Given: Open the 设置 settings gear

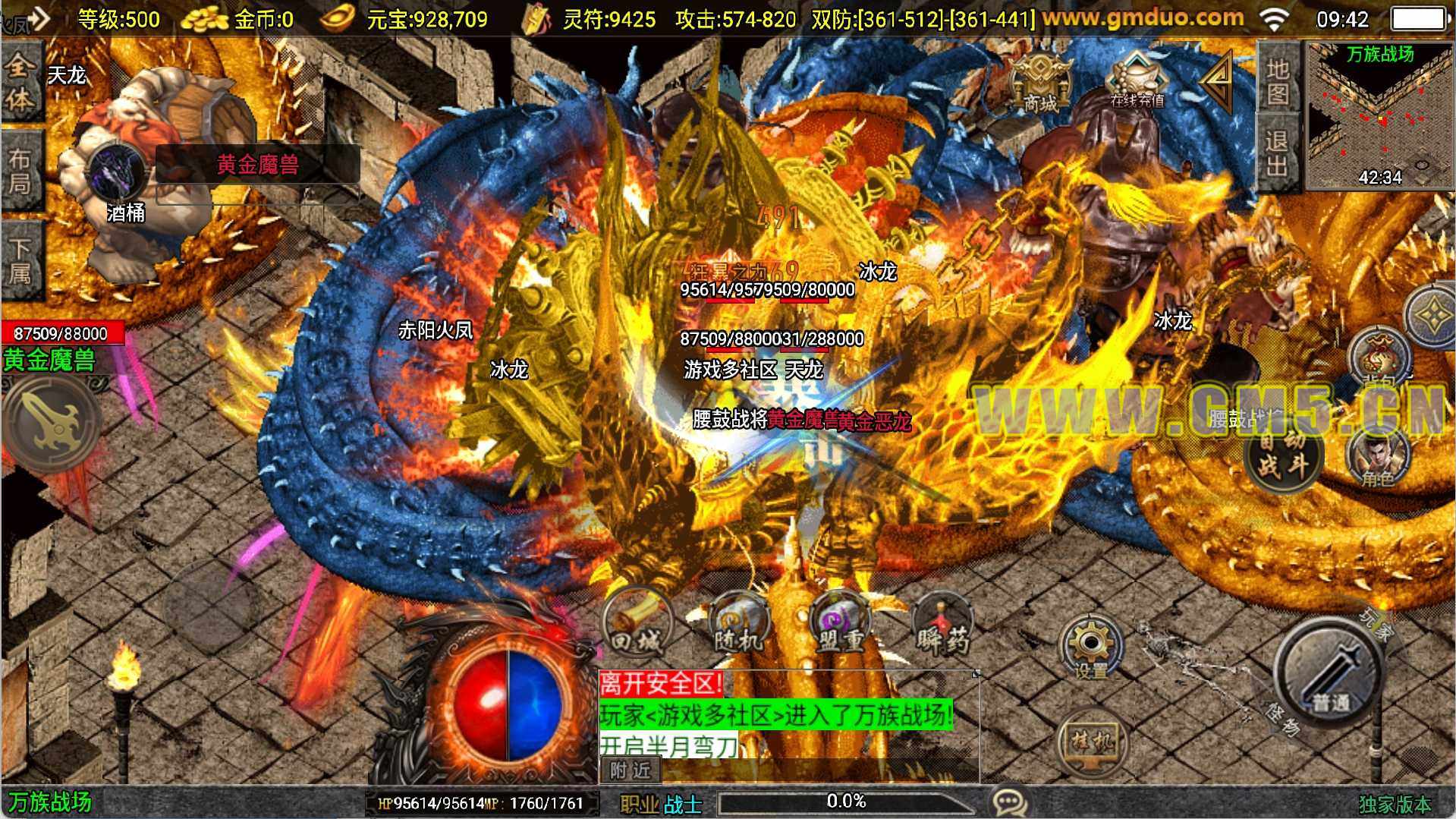Looking at the screenshot, I should pyautogui.click(x=1091, y=647).
